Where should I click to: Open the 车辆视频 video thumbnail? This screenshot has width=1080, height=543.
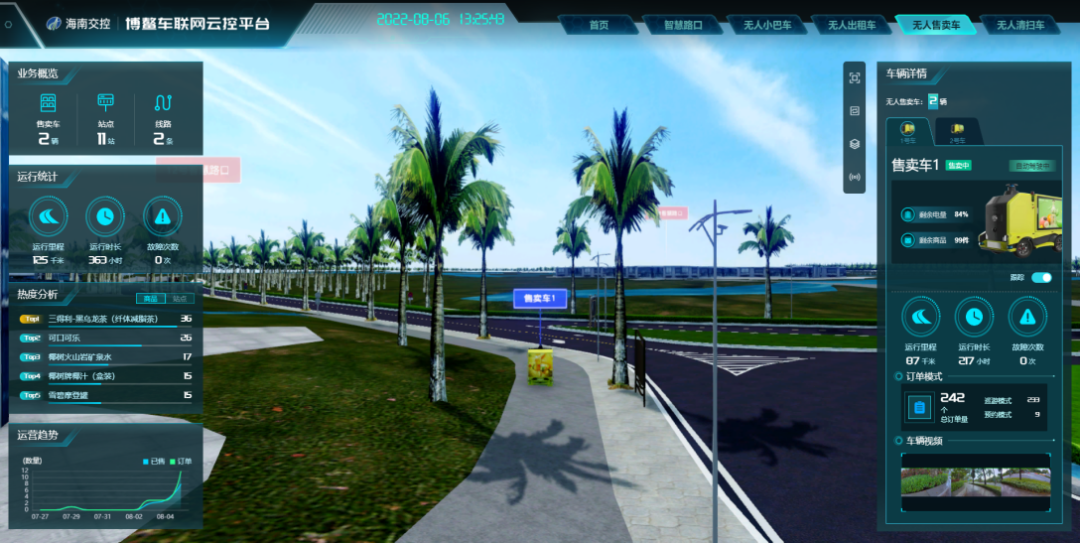975,481
